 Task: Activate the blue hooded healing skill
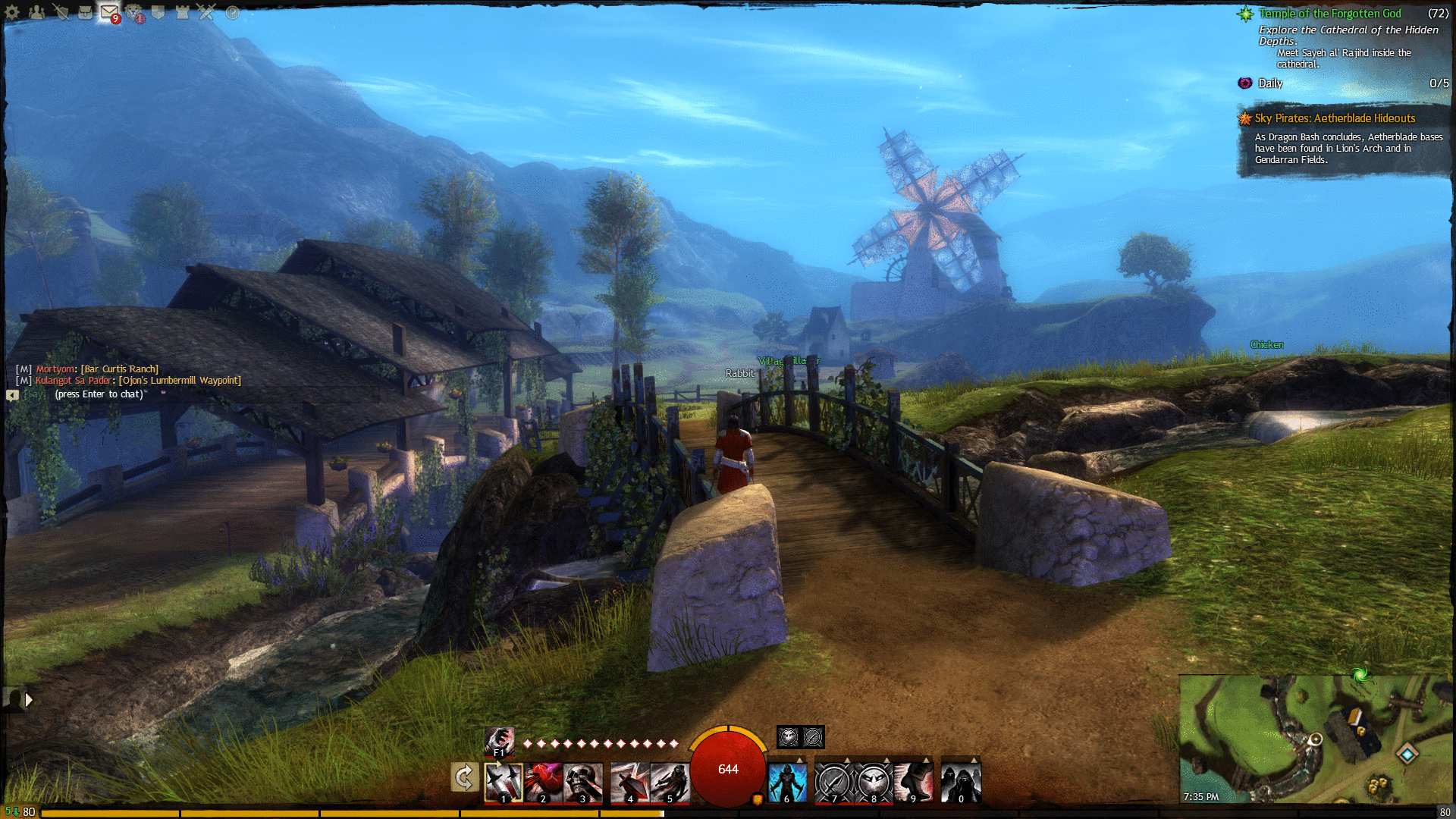(x=787, y=783)
